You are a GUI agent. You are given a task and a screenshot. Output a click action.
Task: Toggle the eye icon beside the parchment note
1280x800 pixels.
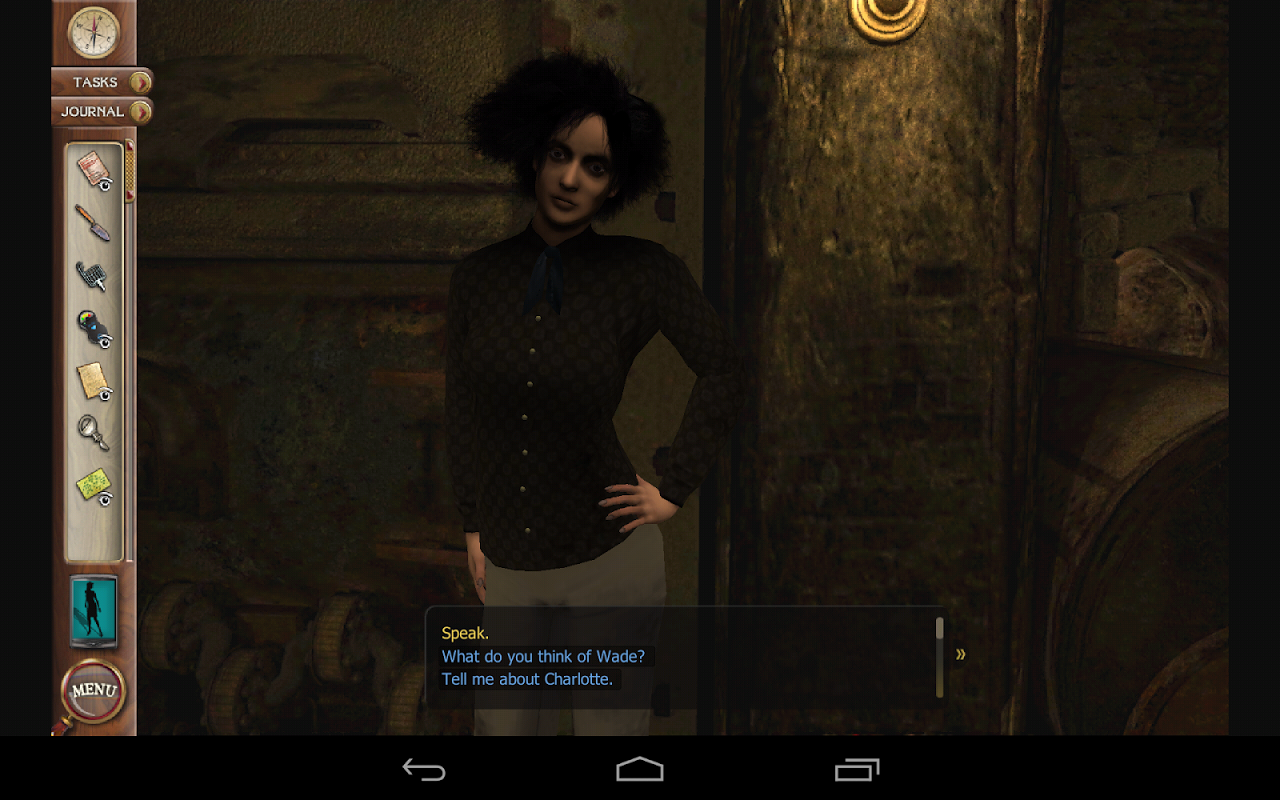(x=104, y=394)
